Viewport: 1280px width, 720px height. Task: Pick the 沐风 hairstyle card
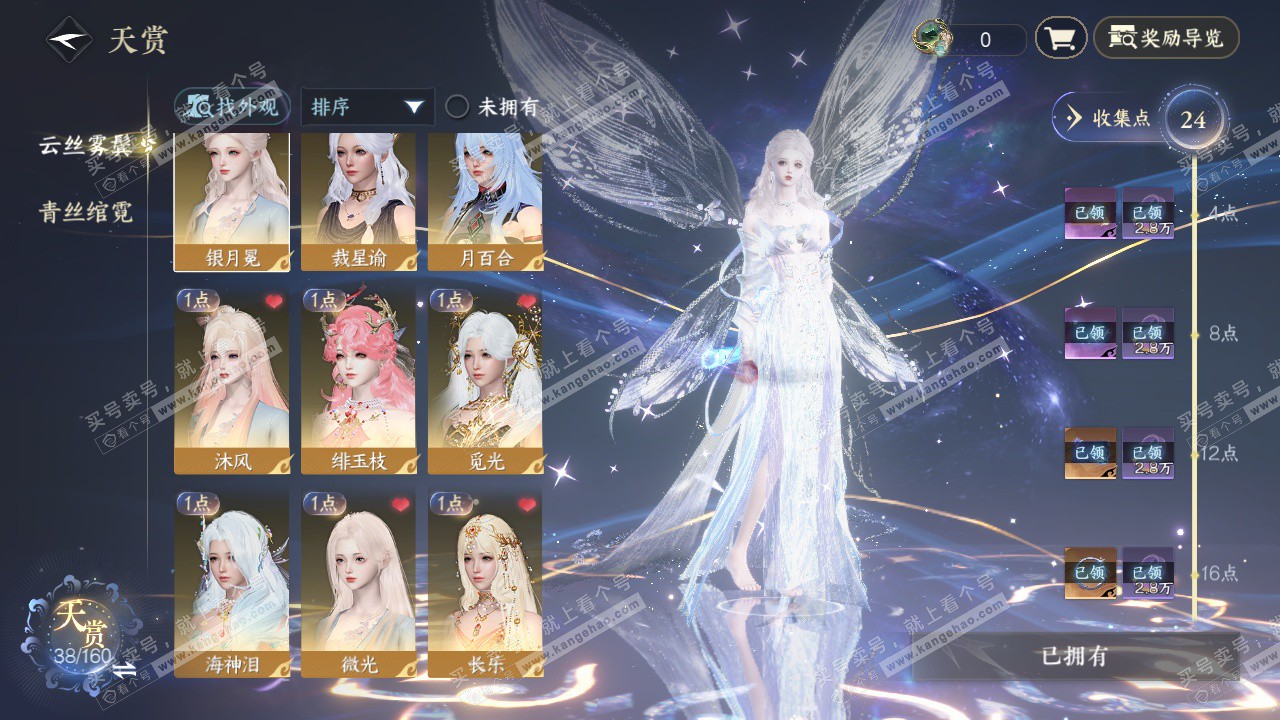coord(232,380)
